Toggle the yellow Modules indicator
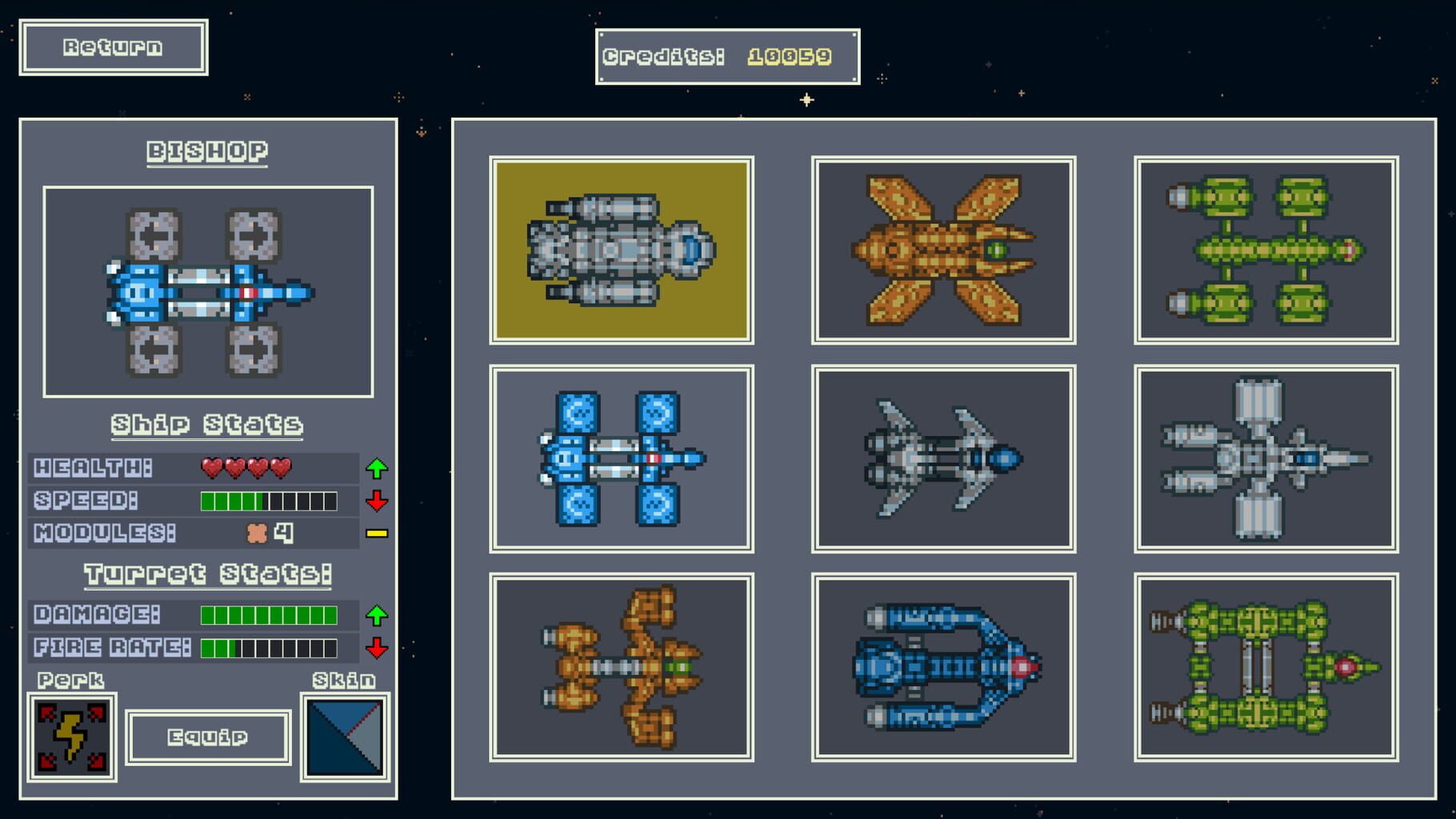 [377, 533]
